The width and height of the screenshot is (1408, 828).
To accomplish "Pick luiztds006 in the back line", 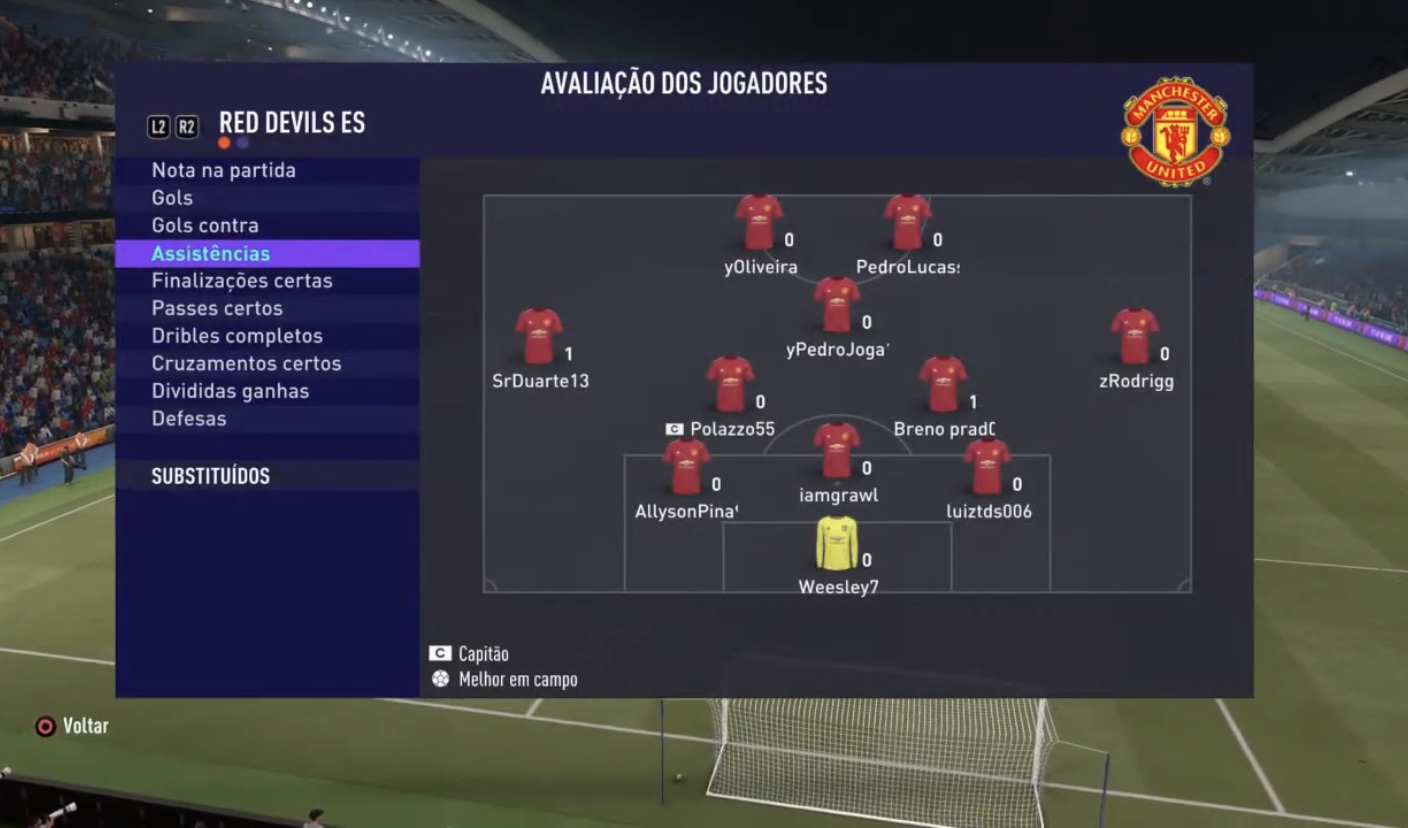I will pyautogui.click(x=987, y=467).
